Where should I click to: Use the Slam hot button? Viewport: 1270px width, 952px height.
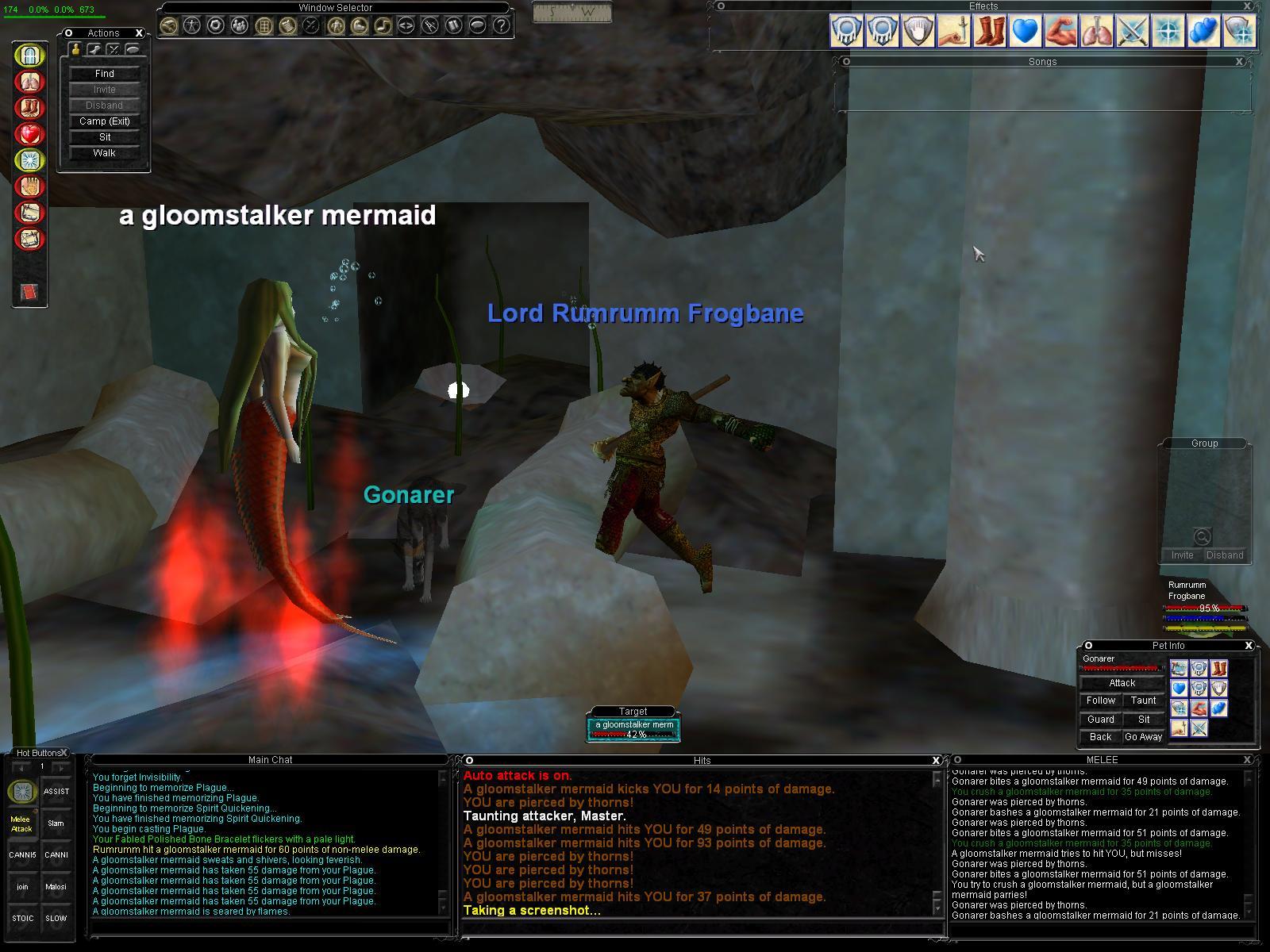(x=56, y=823)
